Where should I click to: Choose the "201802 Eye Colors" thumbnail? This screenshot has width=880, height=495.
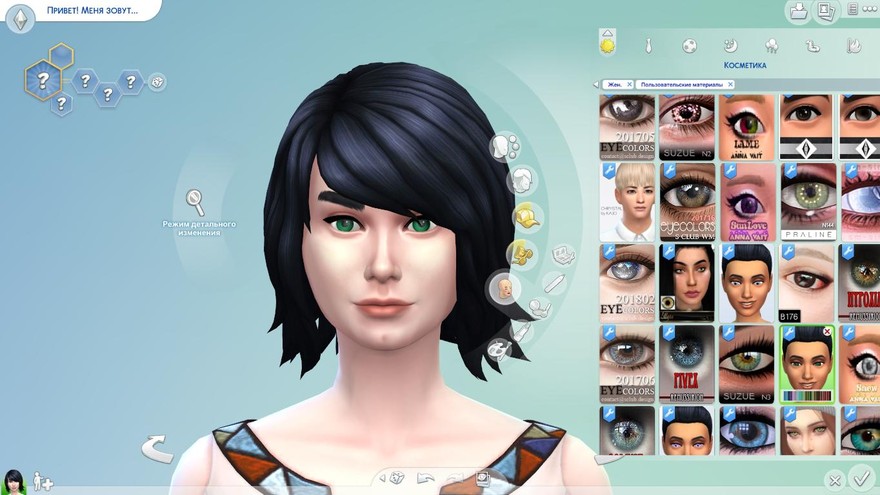coord(627,282)
